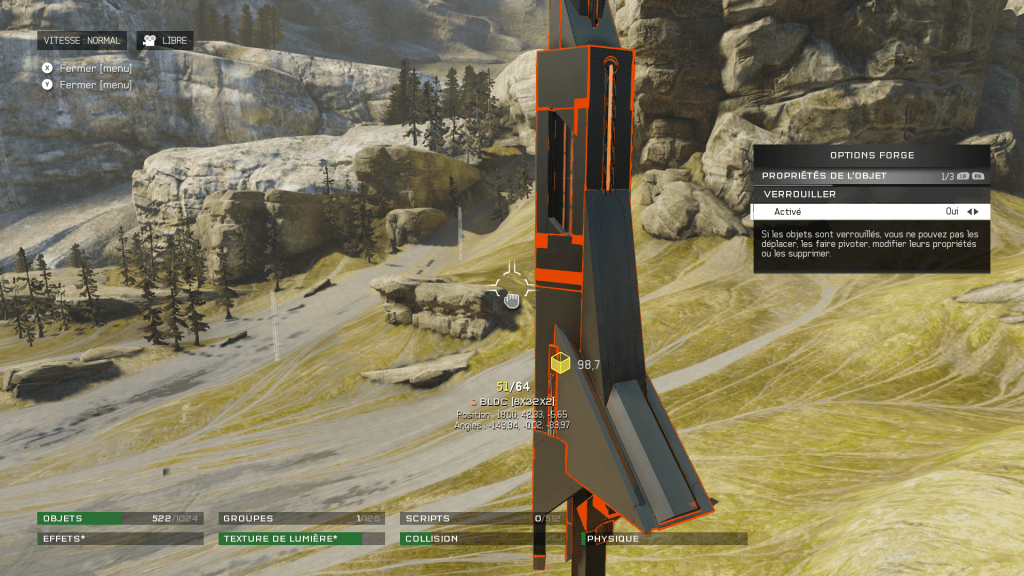Click the right arrow beside "Oui"
The height and width of the screenshot is (576, 1024).
pos(976,212)
